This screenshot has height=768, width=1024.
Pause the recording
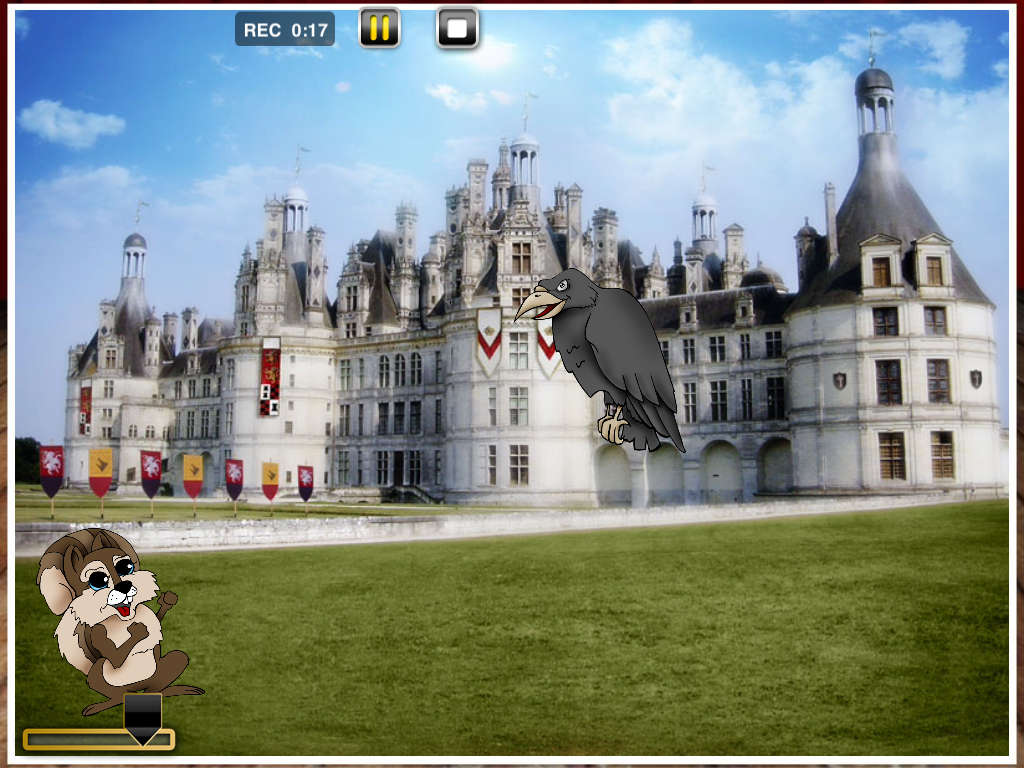[380, 28]
